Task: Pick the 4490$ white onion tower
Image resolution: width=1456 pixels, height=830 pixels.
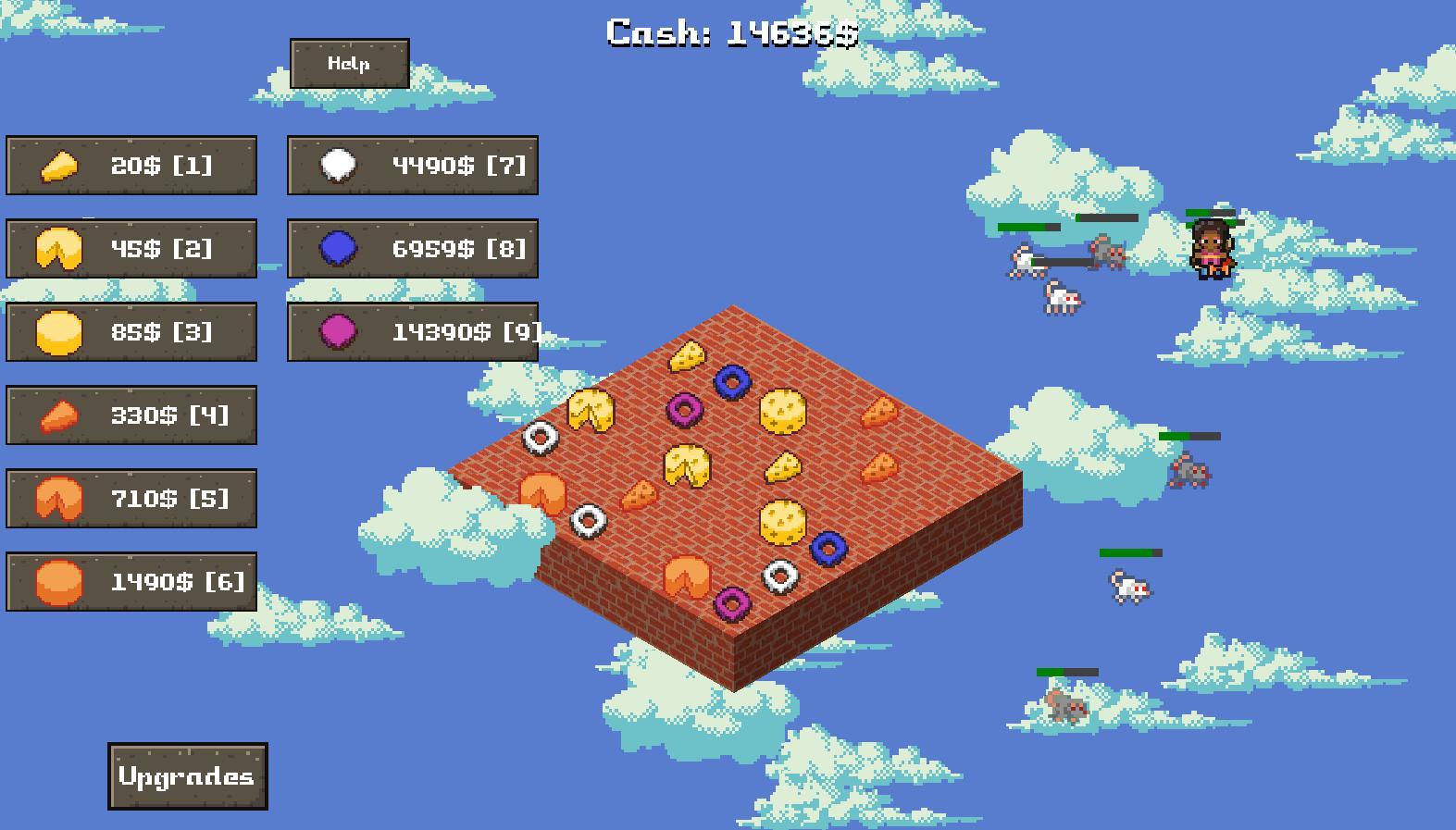Action: [x=413, y=167]
